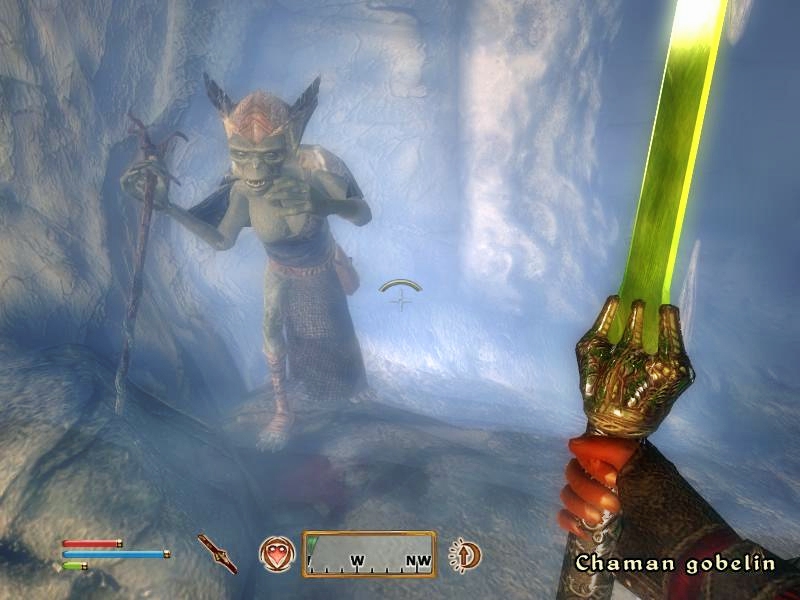Click the sun and arrow effect icon
800x600 pixels.
(463, 553)
